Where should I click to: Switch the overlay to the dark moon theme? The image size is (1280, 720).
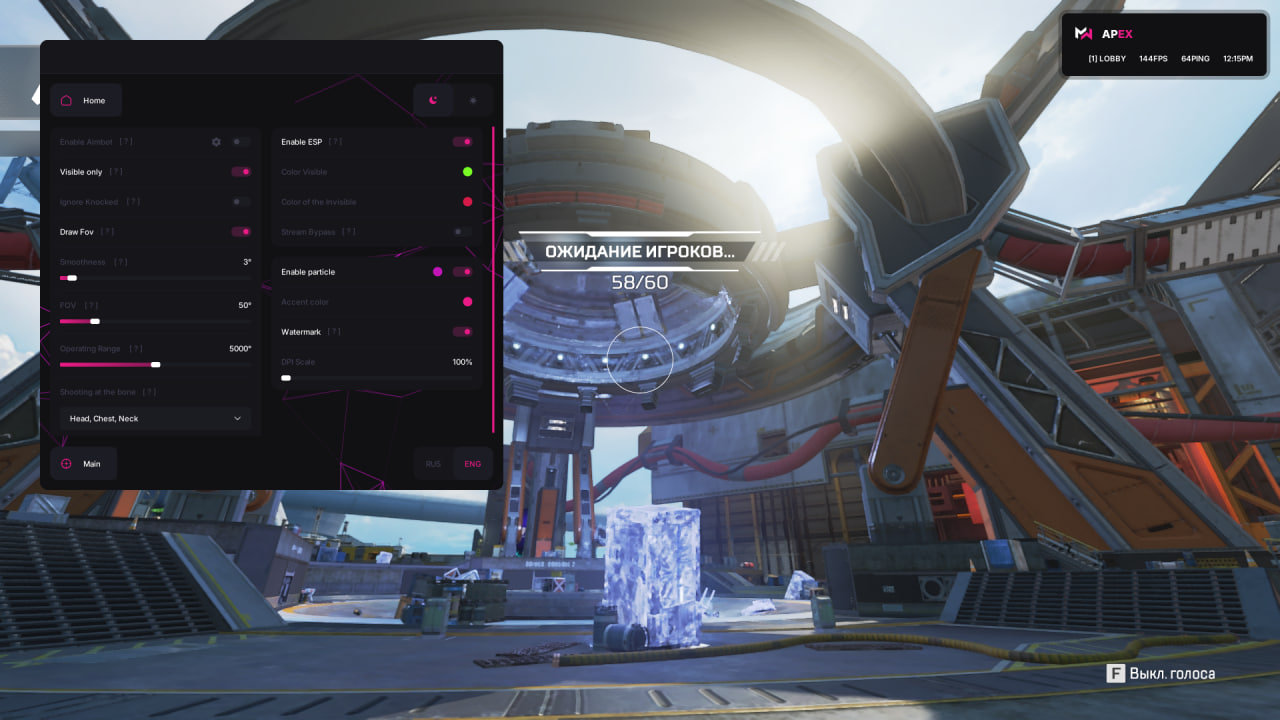point(433,100)
